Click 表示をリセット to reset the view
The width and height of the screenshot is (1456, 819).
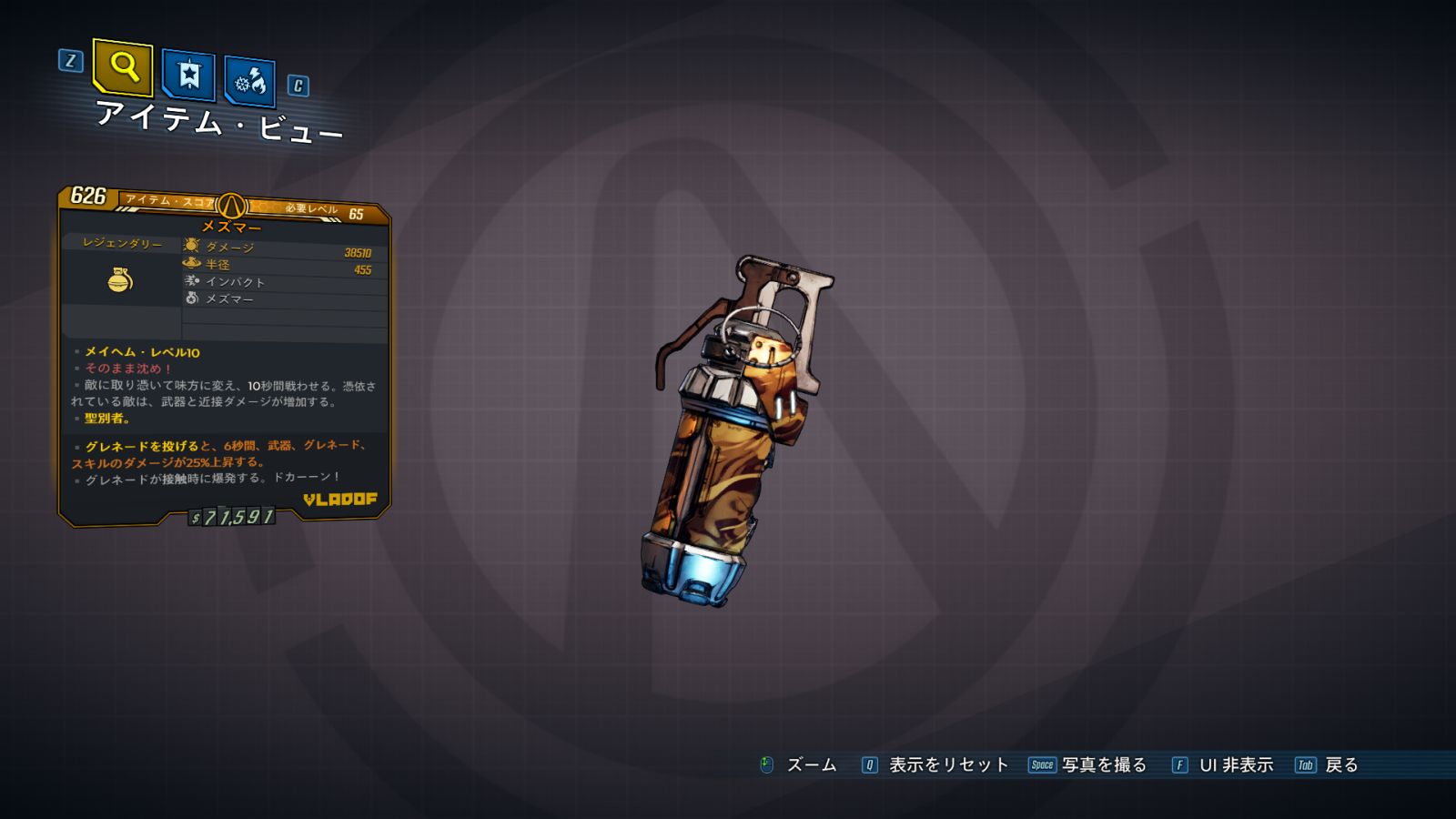coord(947,765)
